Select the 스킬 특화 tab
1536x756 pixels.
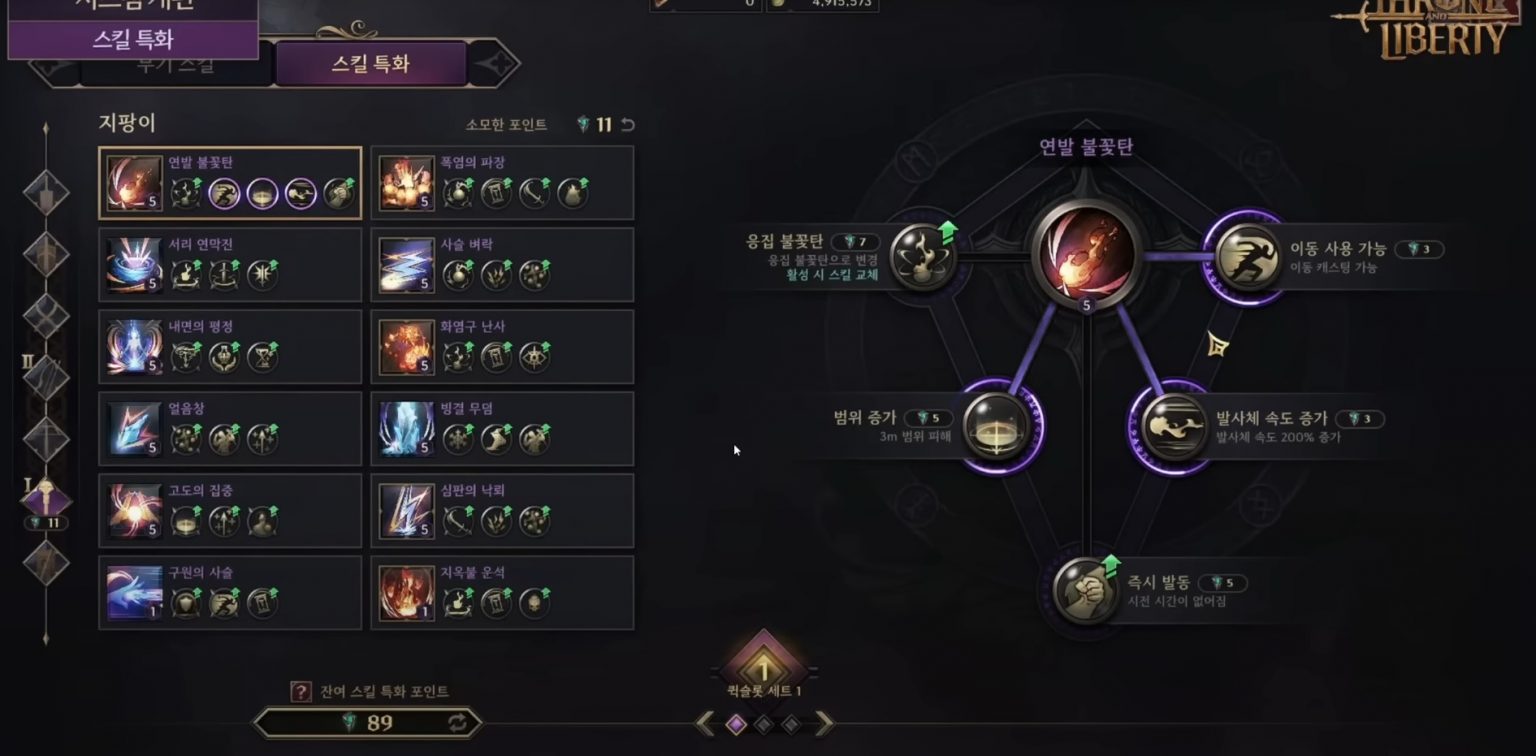370,62
